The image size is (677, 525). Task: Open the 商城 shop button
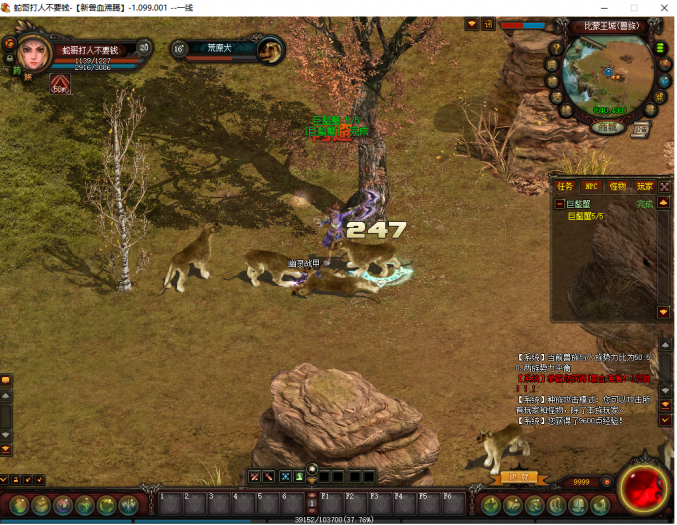click(606, 127)
